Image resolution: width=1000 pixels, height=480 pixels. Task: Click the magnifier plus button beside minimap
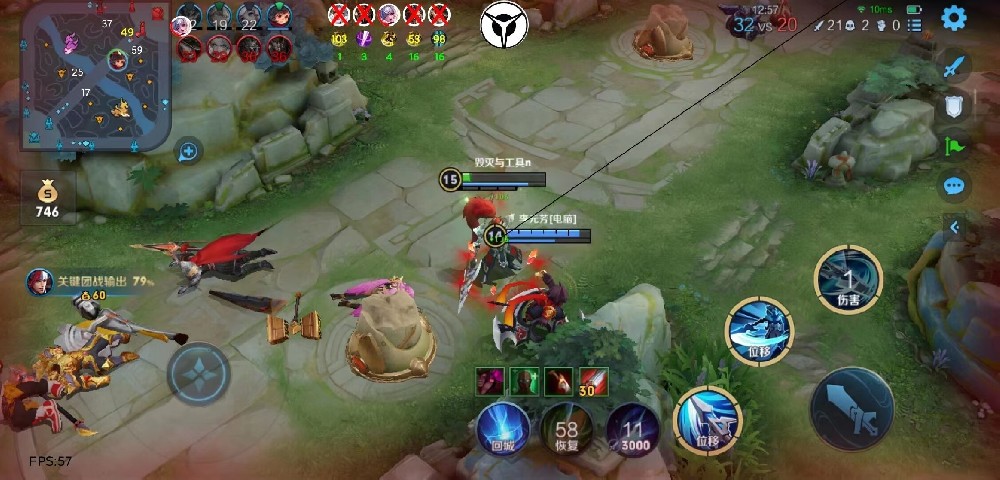coord(187,152)
